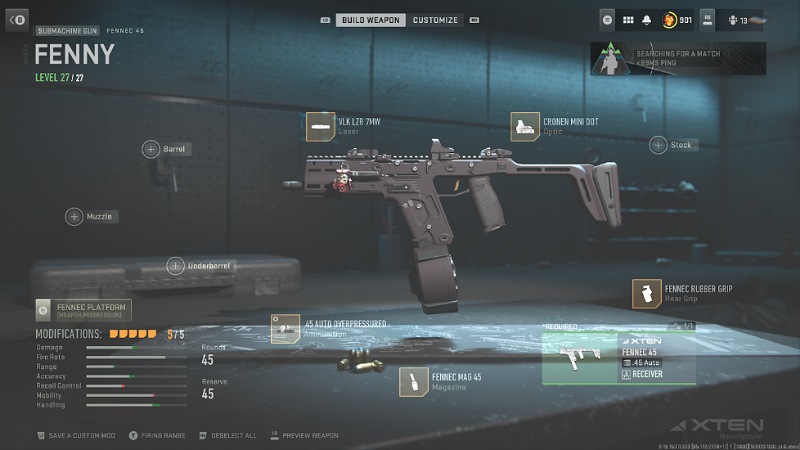Add a Stock attachment
This screenshot has height=450, width=800.
[x=659, y=145]
